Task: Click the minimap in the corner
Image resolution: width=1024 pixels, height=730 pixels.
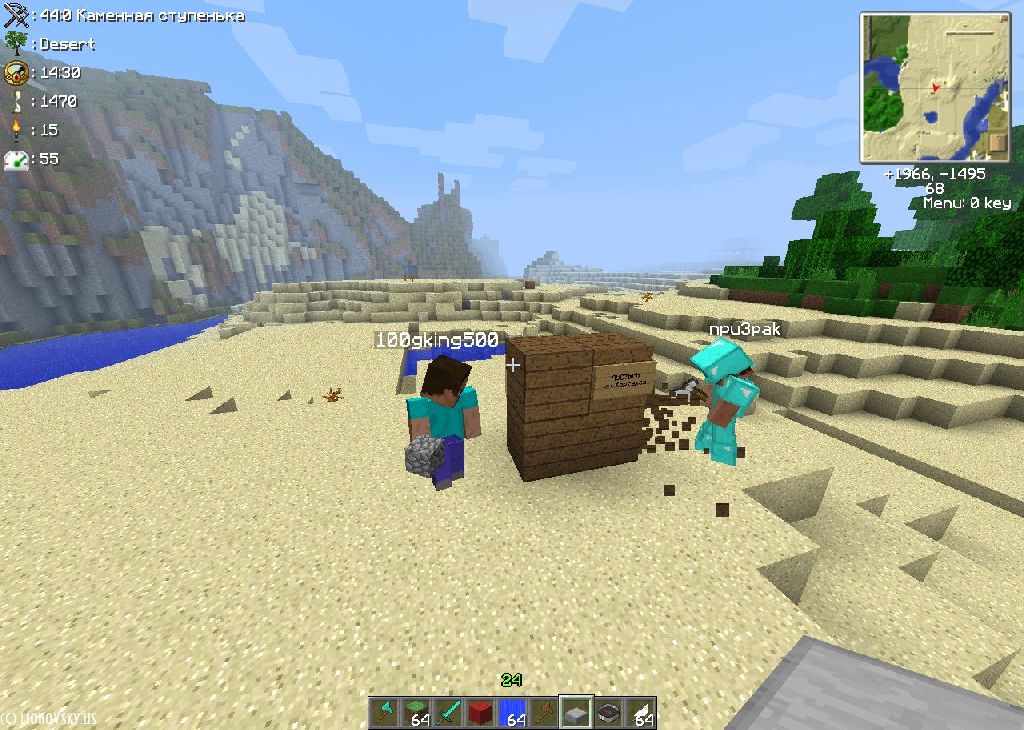Action: 936,87
